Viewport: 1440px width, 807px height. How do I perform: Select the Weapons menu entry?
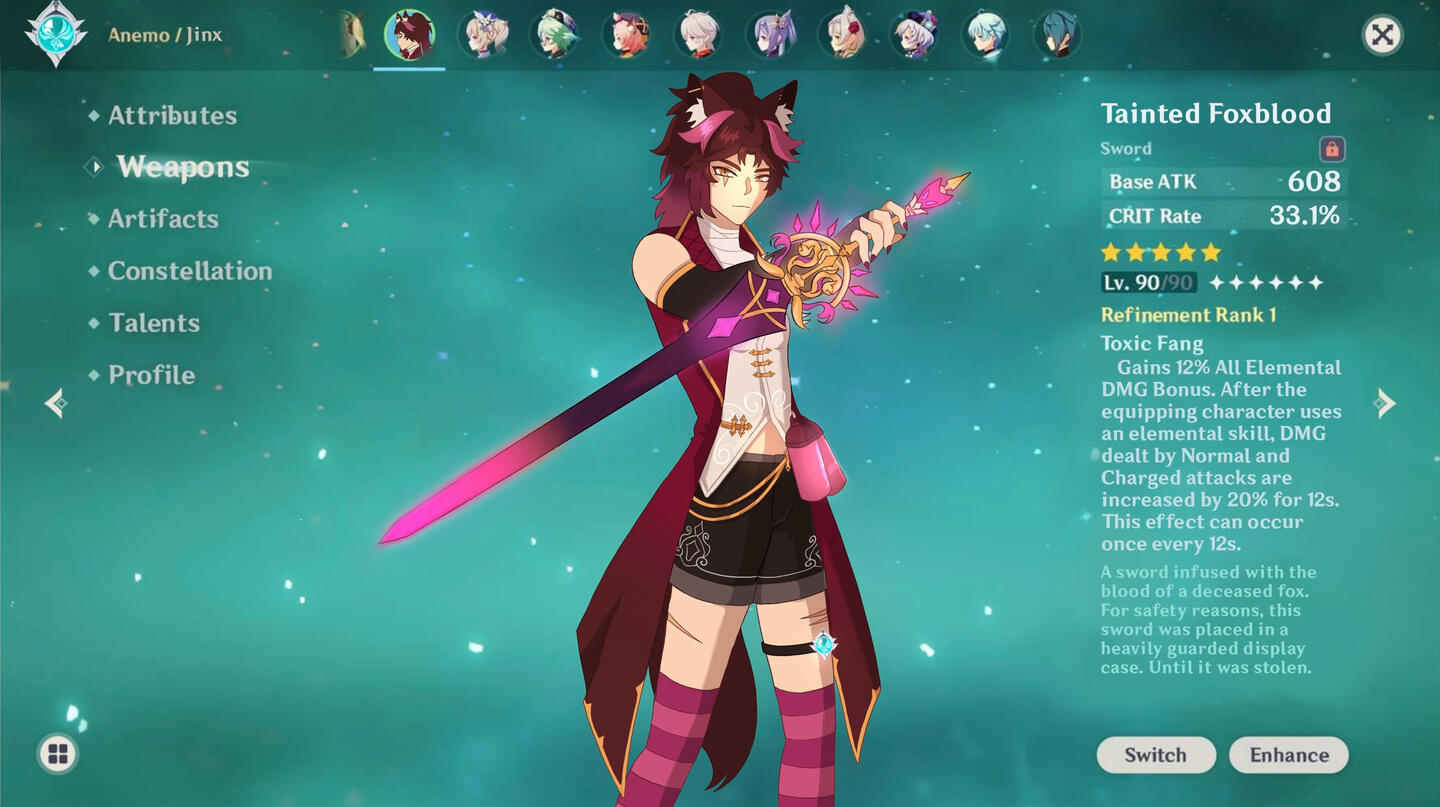[183, 167]
